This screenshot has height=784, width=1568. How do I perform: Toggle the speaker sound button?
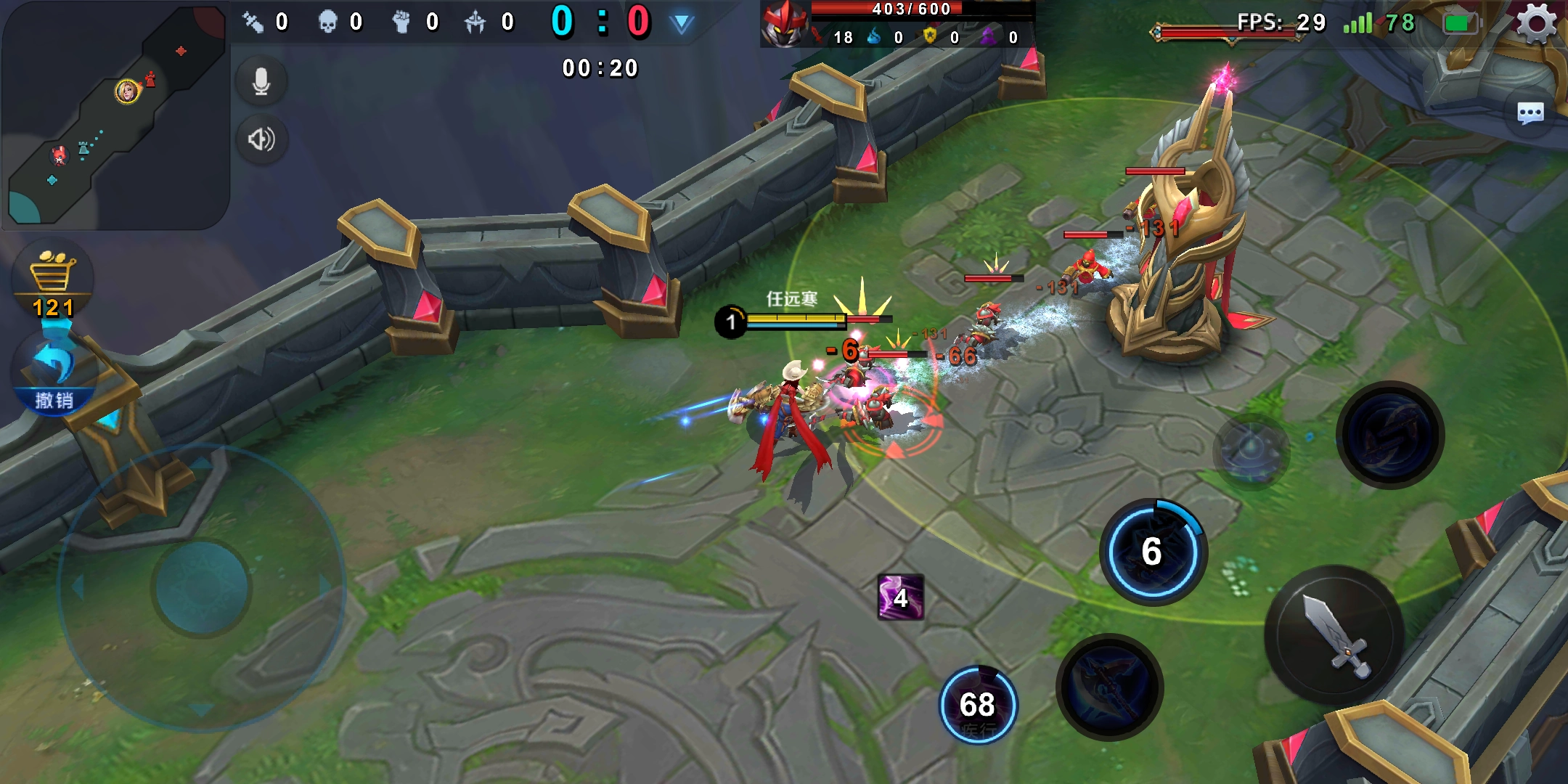(261, 139)
